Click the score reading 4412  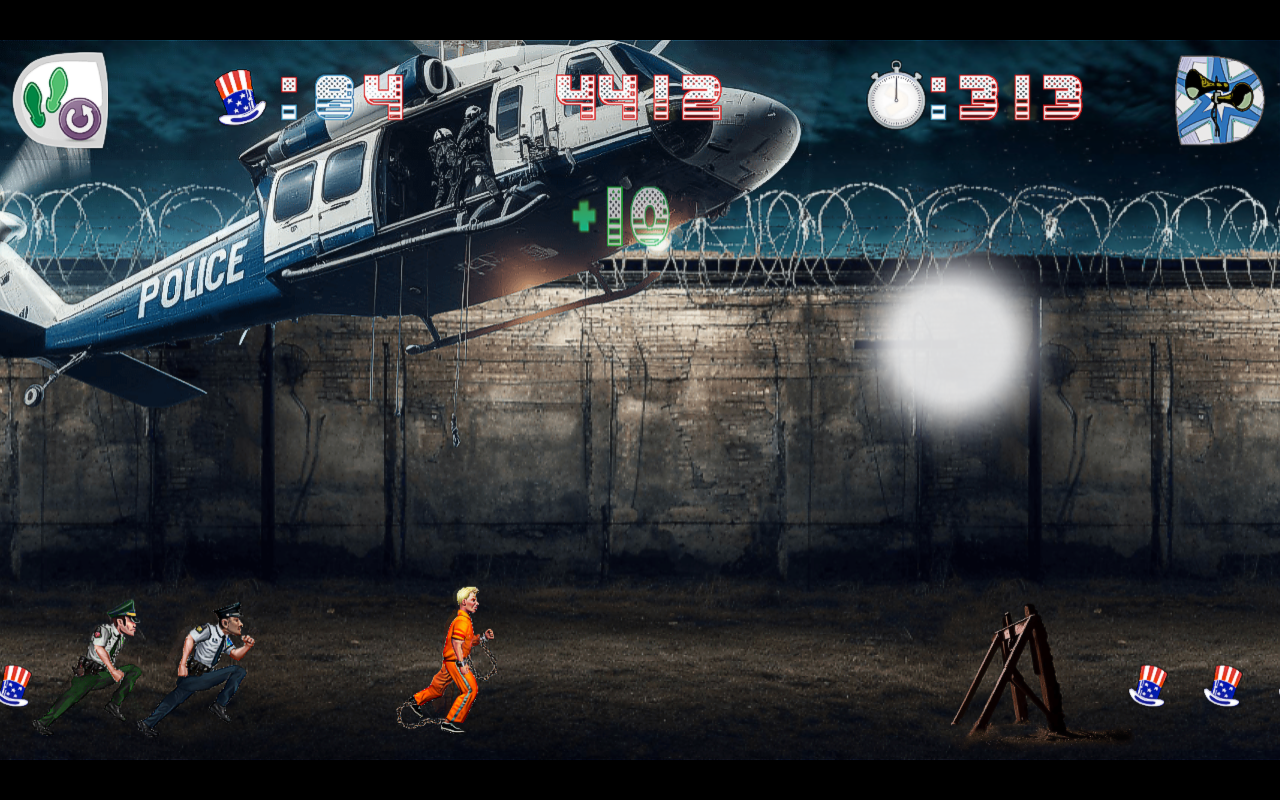[x=638, y=95]
